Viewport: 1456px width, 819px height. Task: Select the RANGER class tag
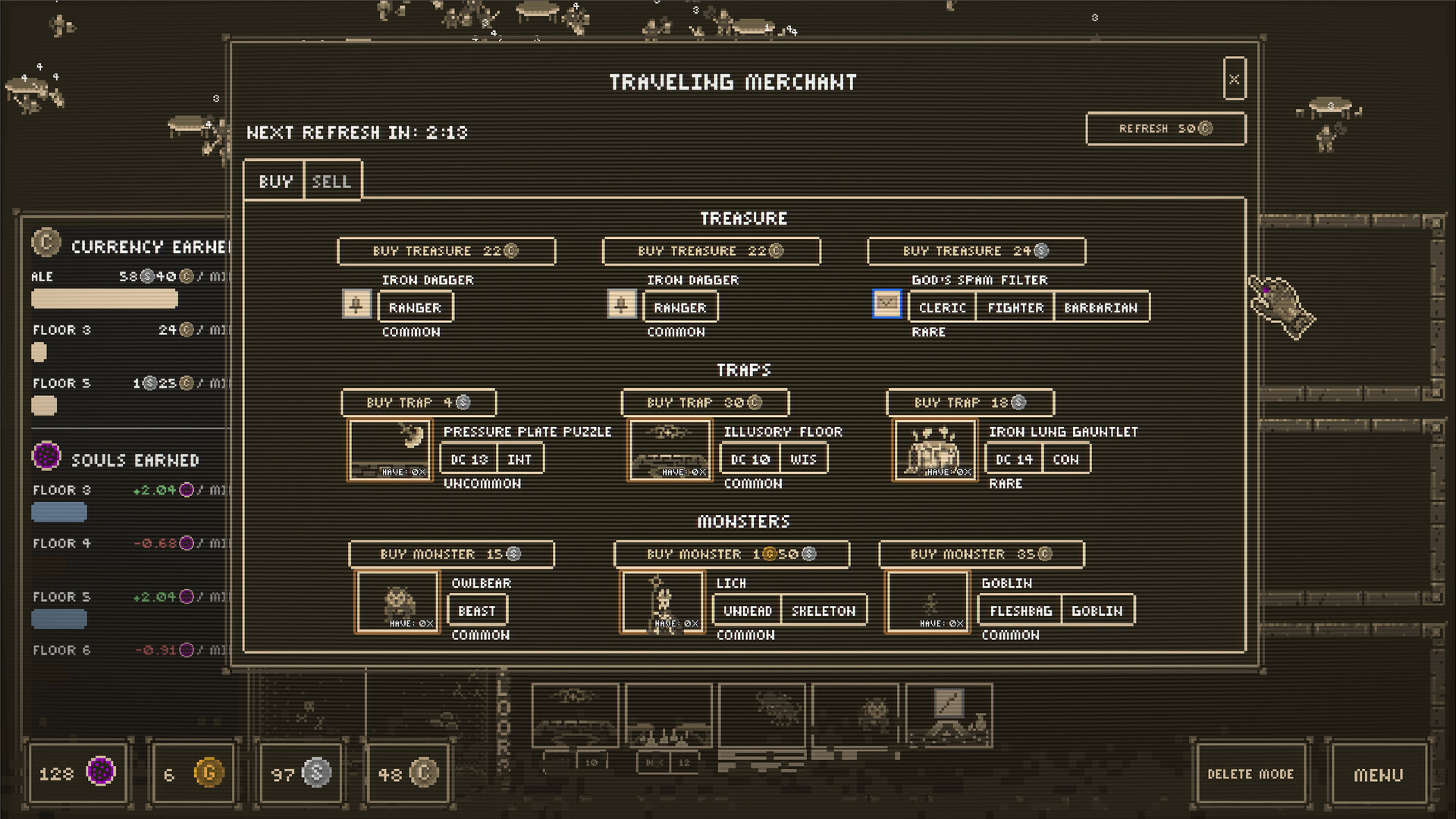point(416,306)
